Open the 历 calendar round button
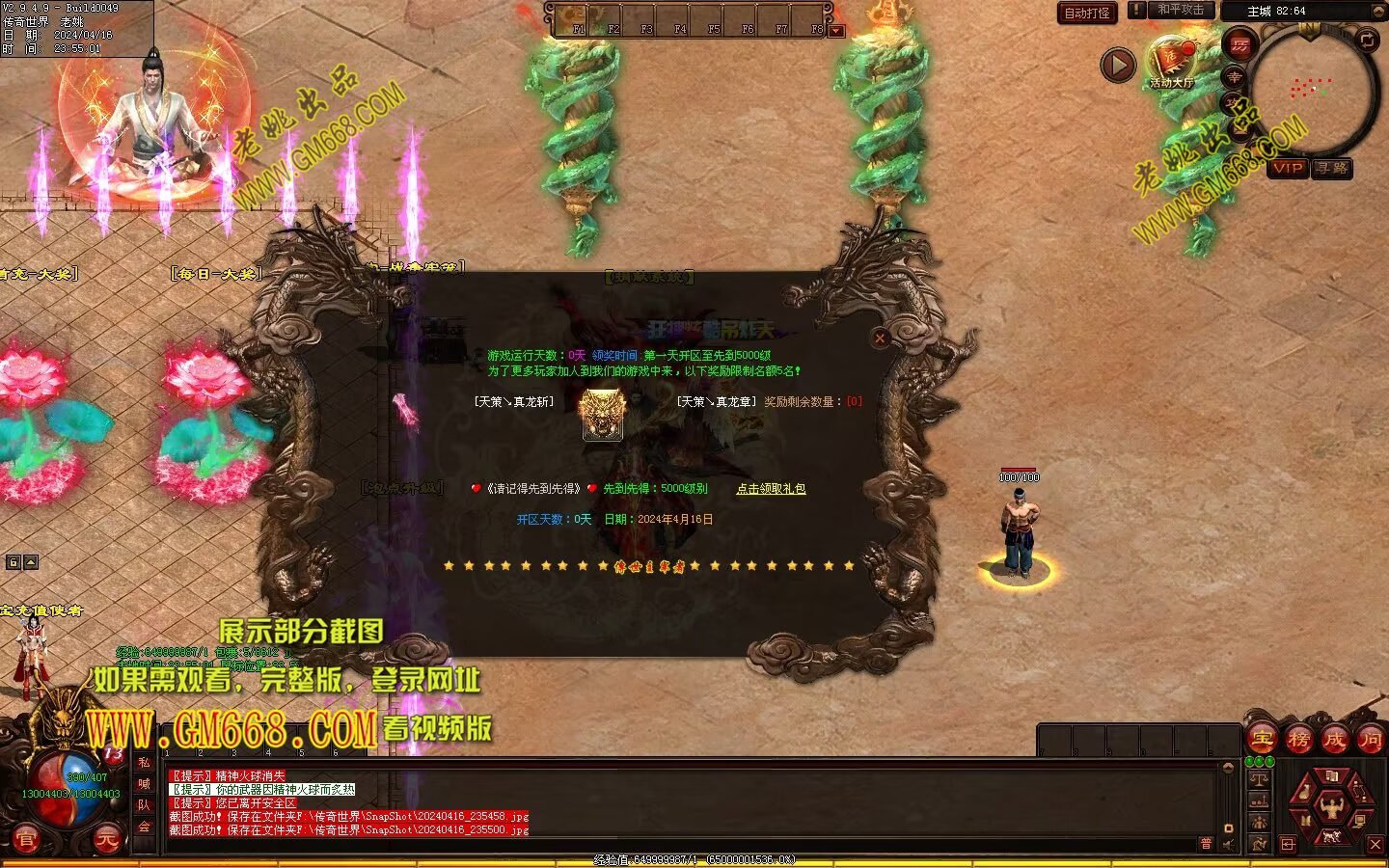The width and height of the screenshot is (1389, 868). coord(1239,44)
